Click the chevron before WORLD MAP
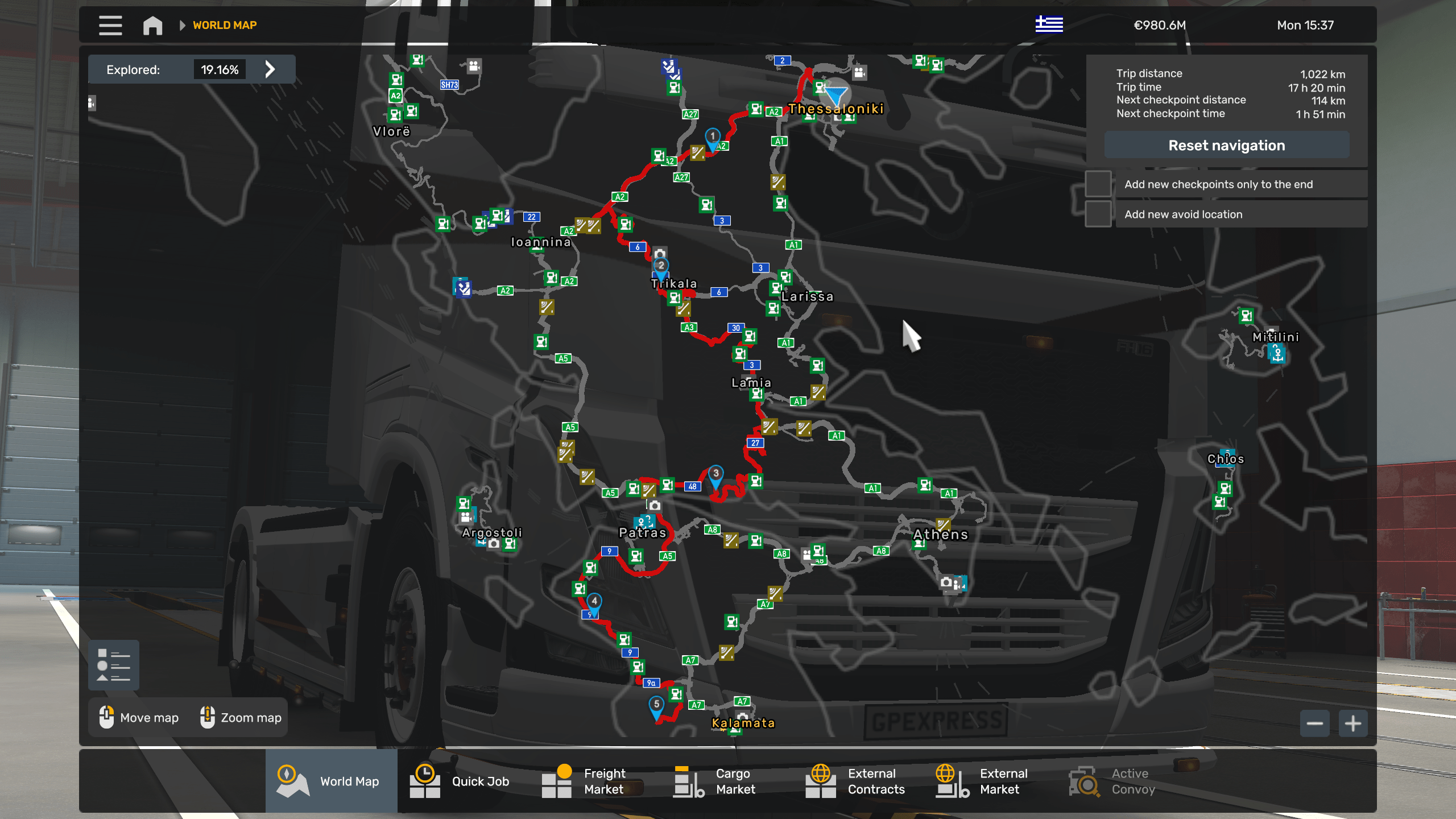 click(182, 25)
